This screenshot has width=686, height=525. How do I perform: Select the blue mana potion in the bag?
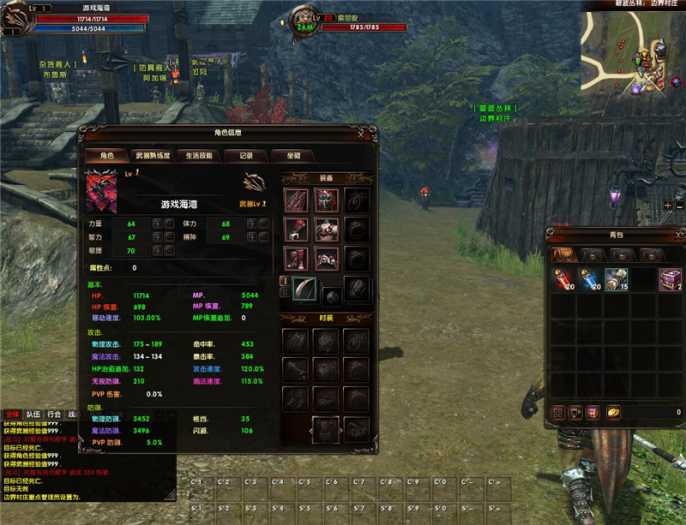point(590,281)
